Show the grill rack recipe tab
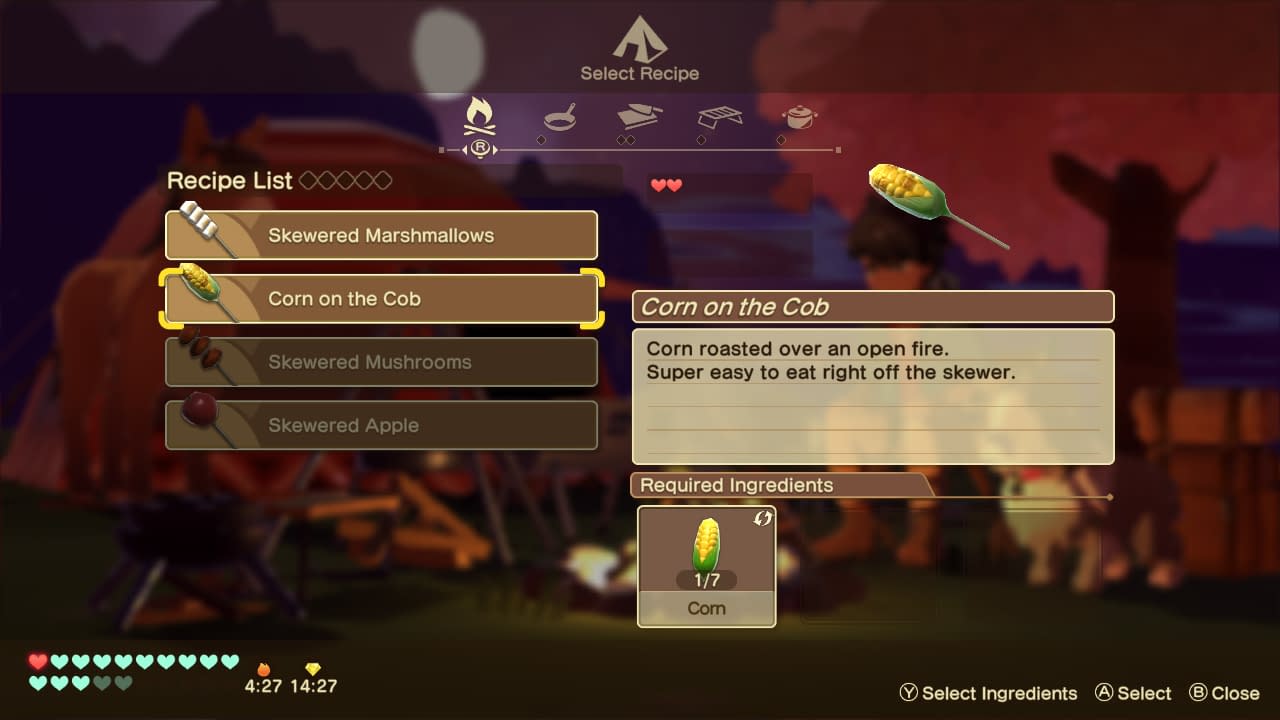Screen dimensions: 1280x720 [x=719, y=118]
